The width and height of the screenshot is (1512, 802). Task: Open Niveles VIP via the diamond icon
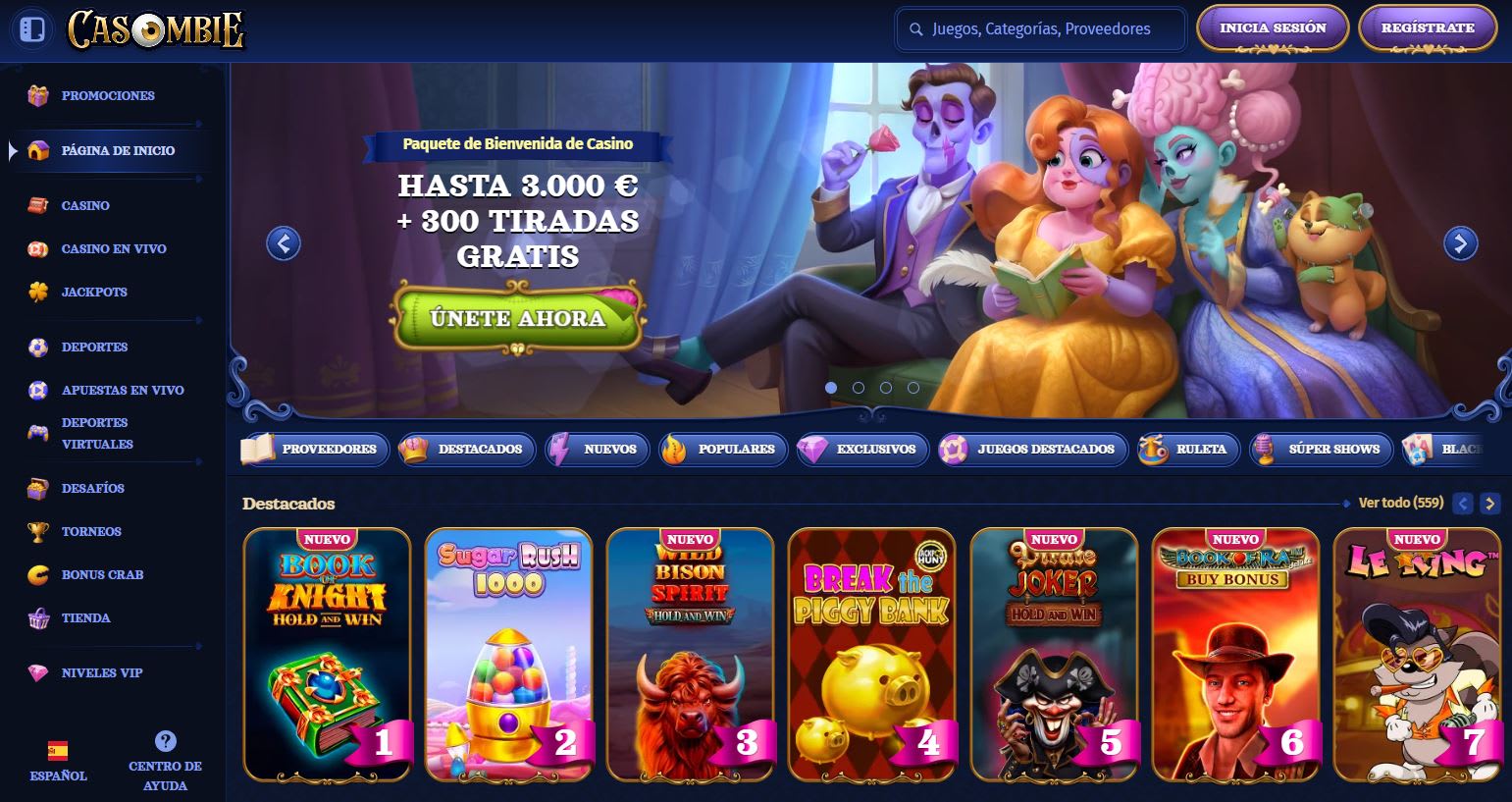tap(37, 672)
